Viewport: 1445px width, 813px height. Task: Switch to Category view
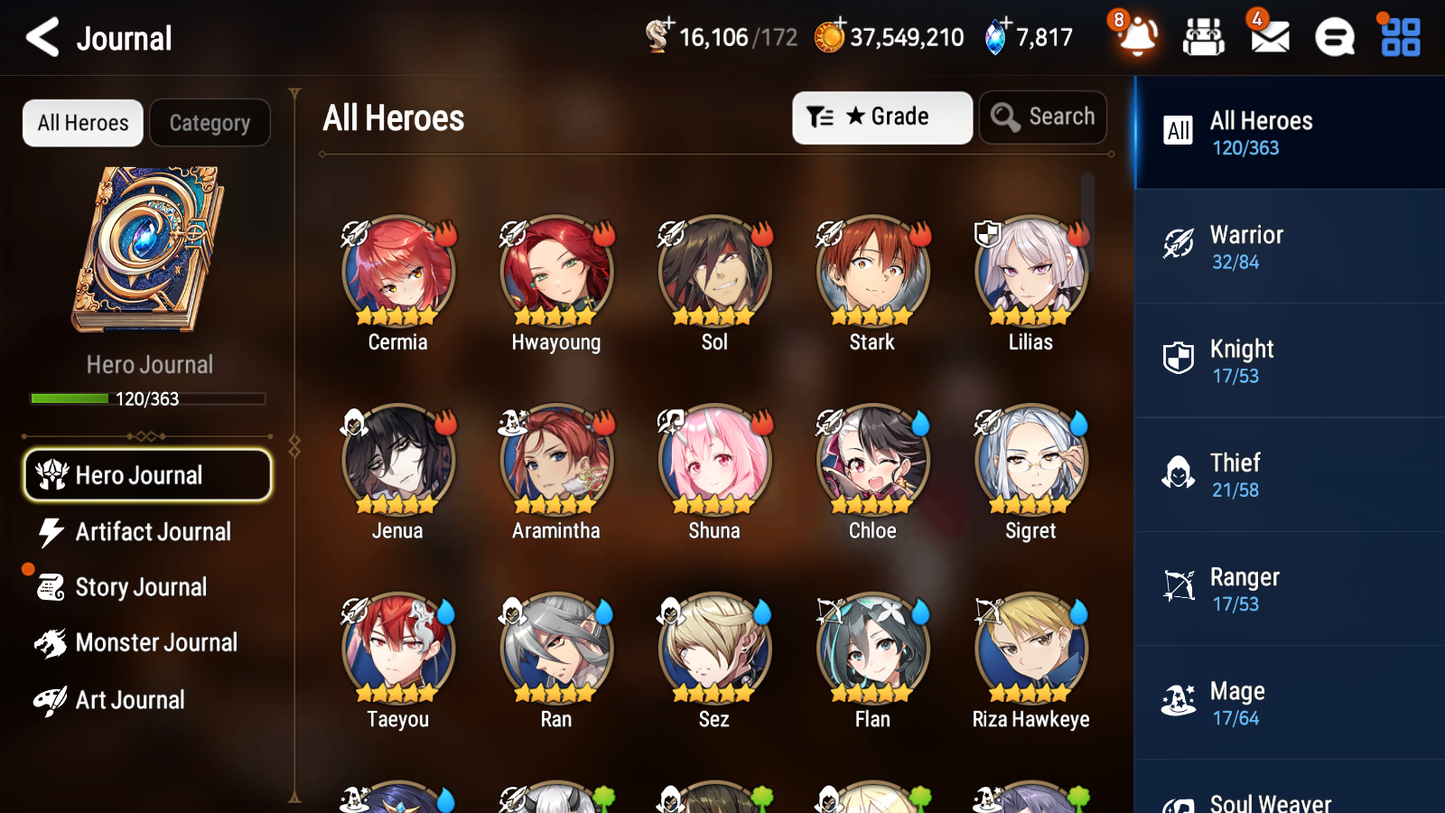[210, 122]
